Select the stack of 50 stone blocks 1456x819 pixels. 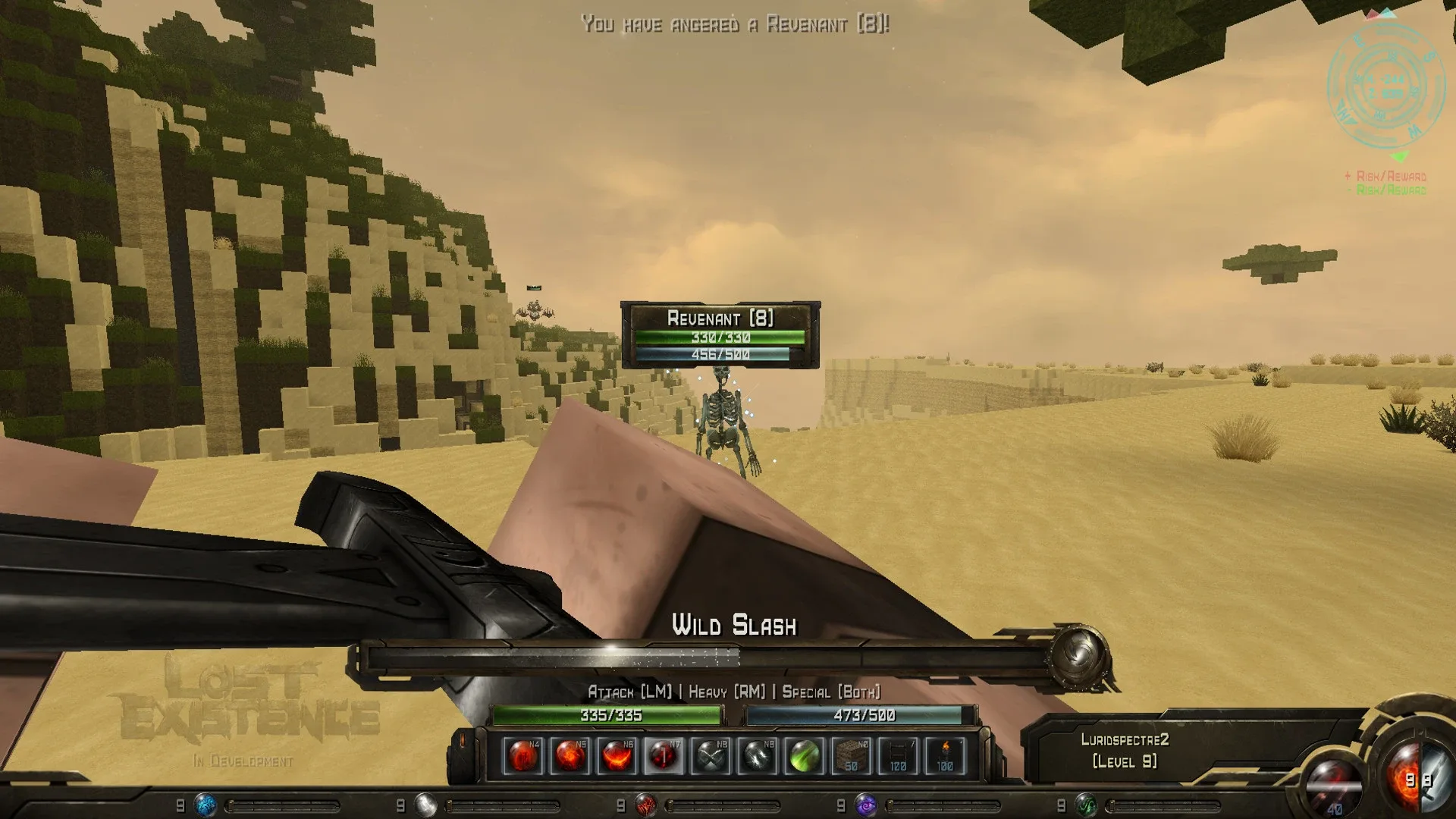coord(850,755)
